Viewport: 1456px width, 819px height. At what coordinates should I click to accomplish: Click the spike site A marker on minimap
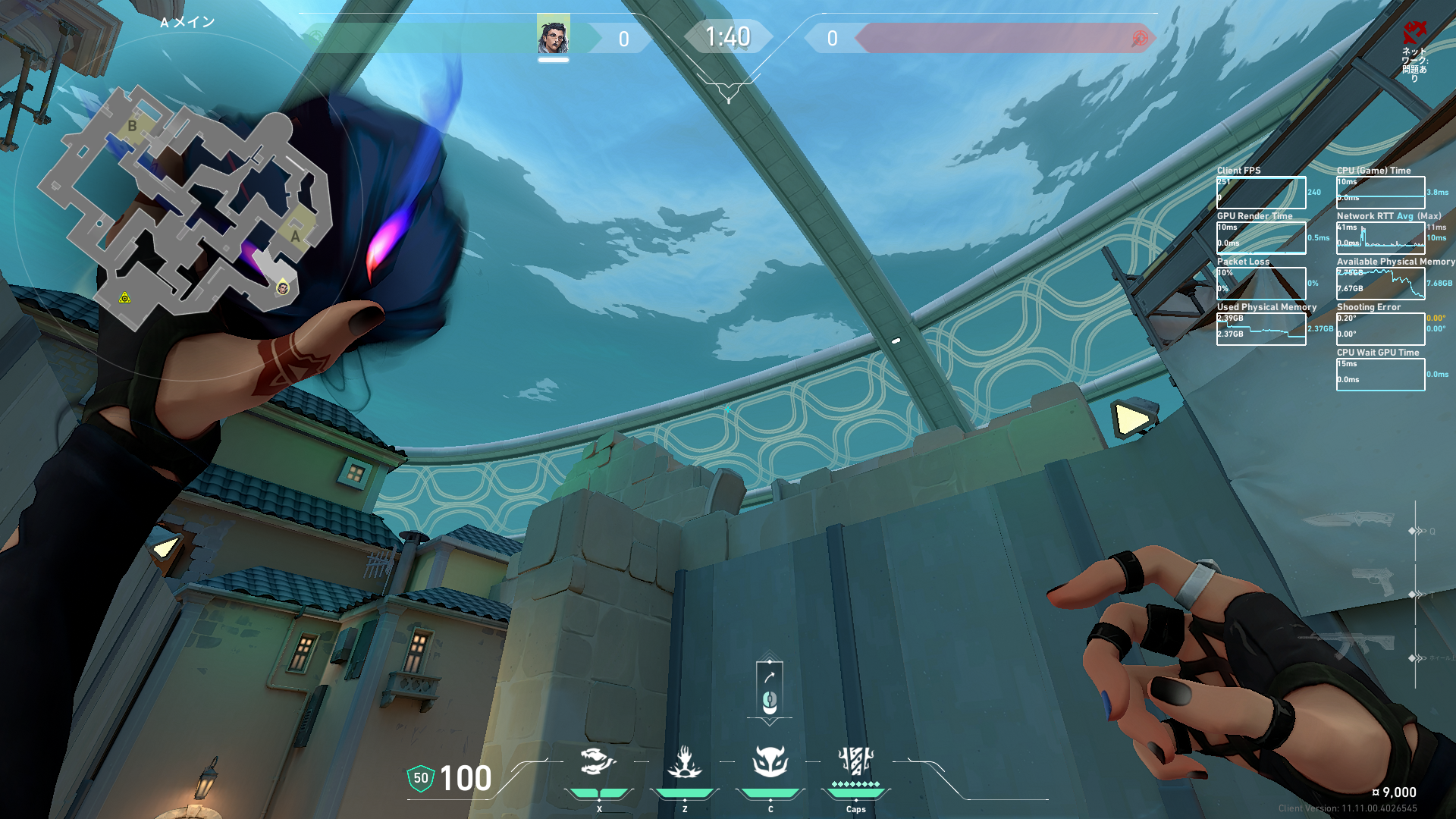[295, 236]
